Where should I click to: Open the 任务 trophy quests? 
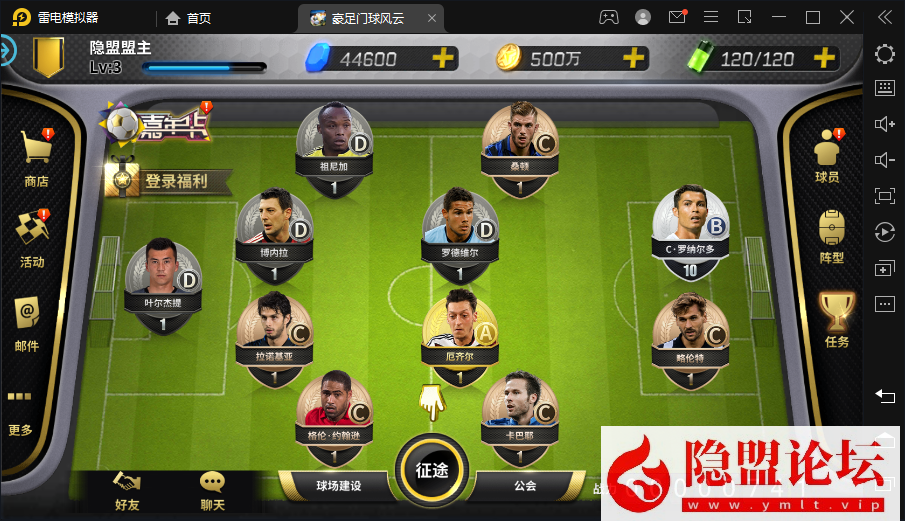[x=836, y=319]
